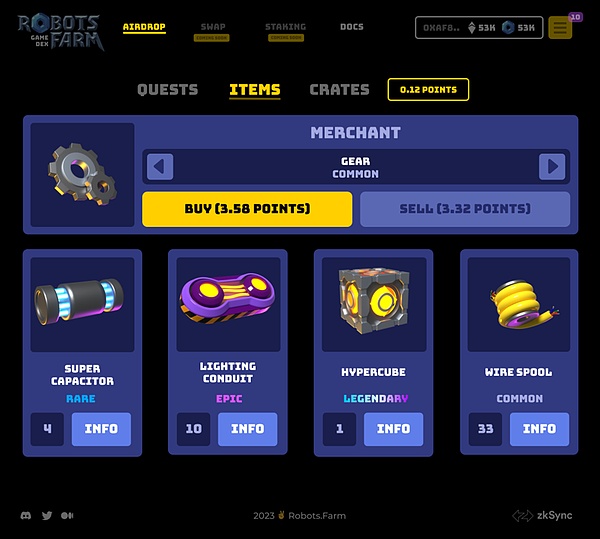Image resolution: width=600 pixels, height=539 pixels.
Task: Open the Docs page
Action: click(x=351, y=27)
